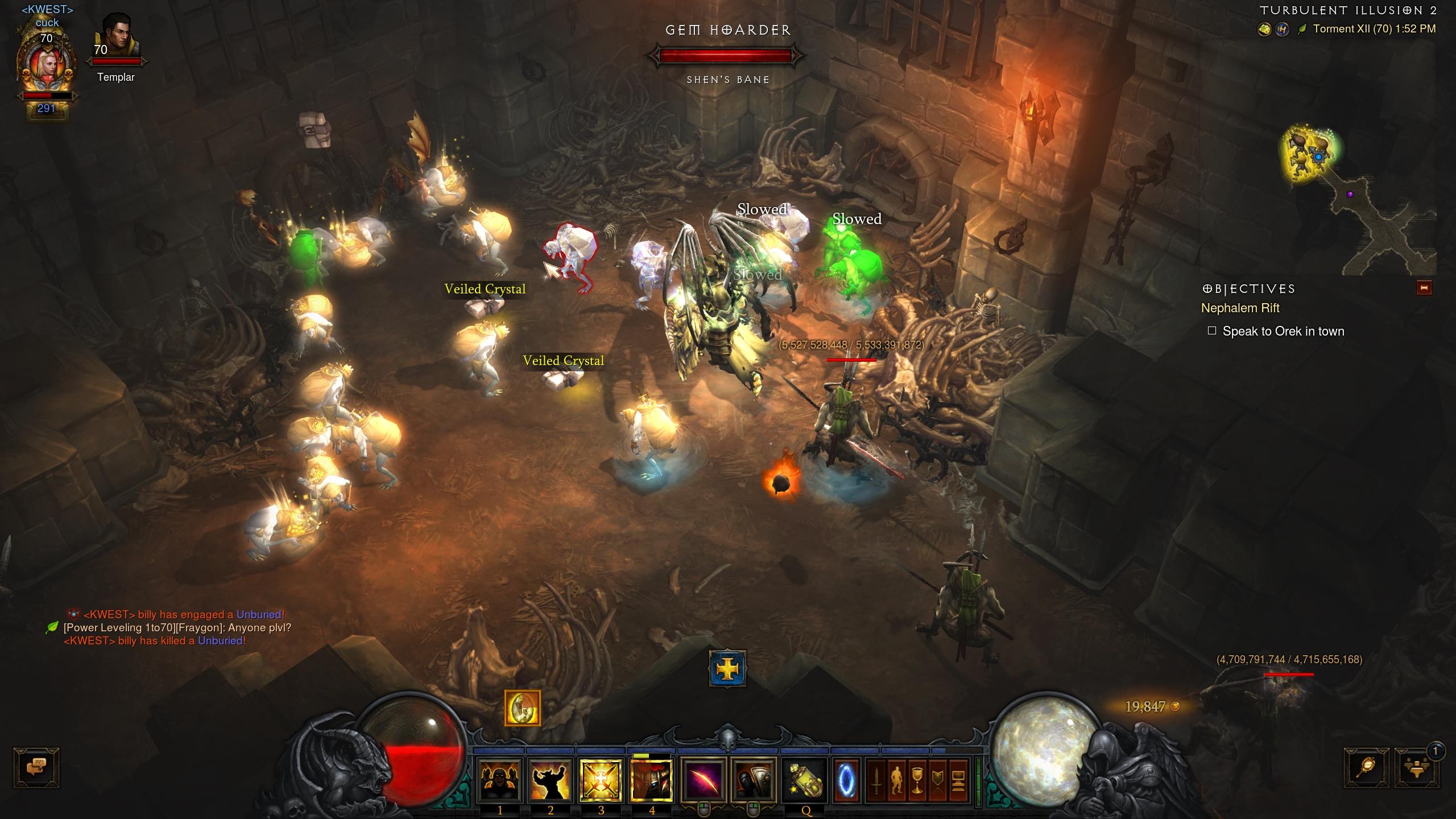Viewport: 1456px width, 819px height.
Task: Open the chat window button
Action: (36, 767)
